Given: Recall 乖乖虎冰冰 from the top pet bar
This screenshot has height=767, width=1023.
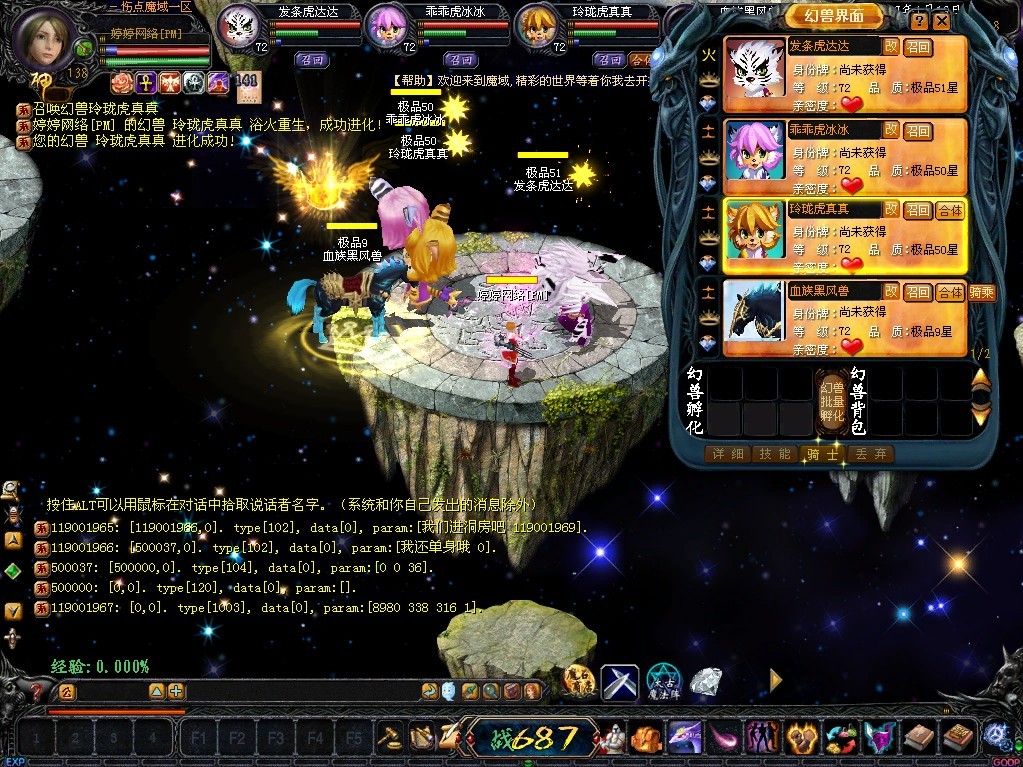Looking at the screenshot, I should tap(461, 60).
